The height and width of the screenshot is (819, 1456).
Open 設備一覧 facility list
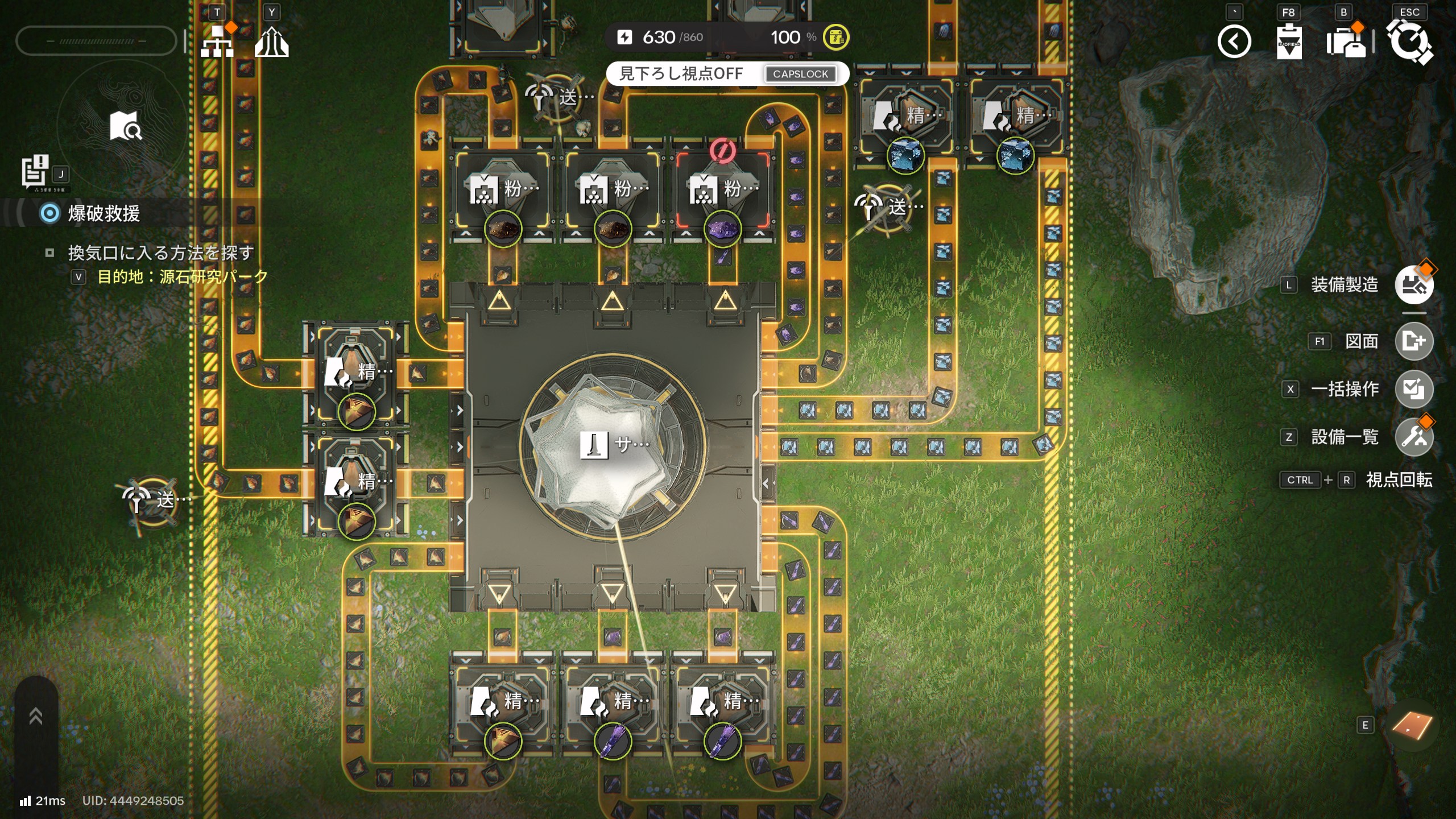pyautogui.click(x=1413, y=437)
